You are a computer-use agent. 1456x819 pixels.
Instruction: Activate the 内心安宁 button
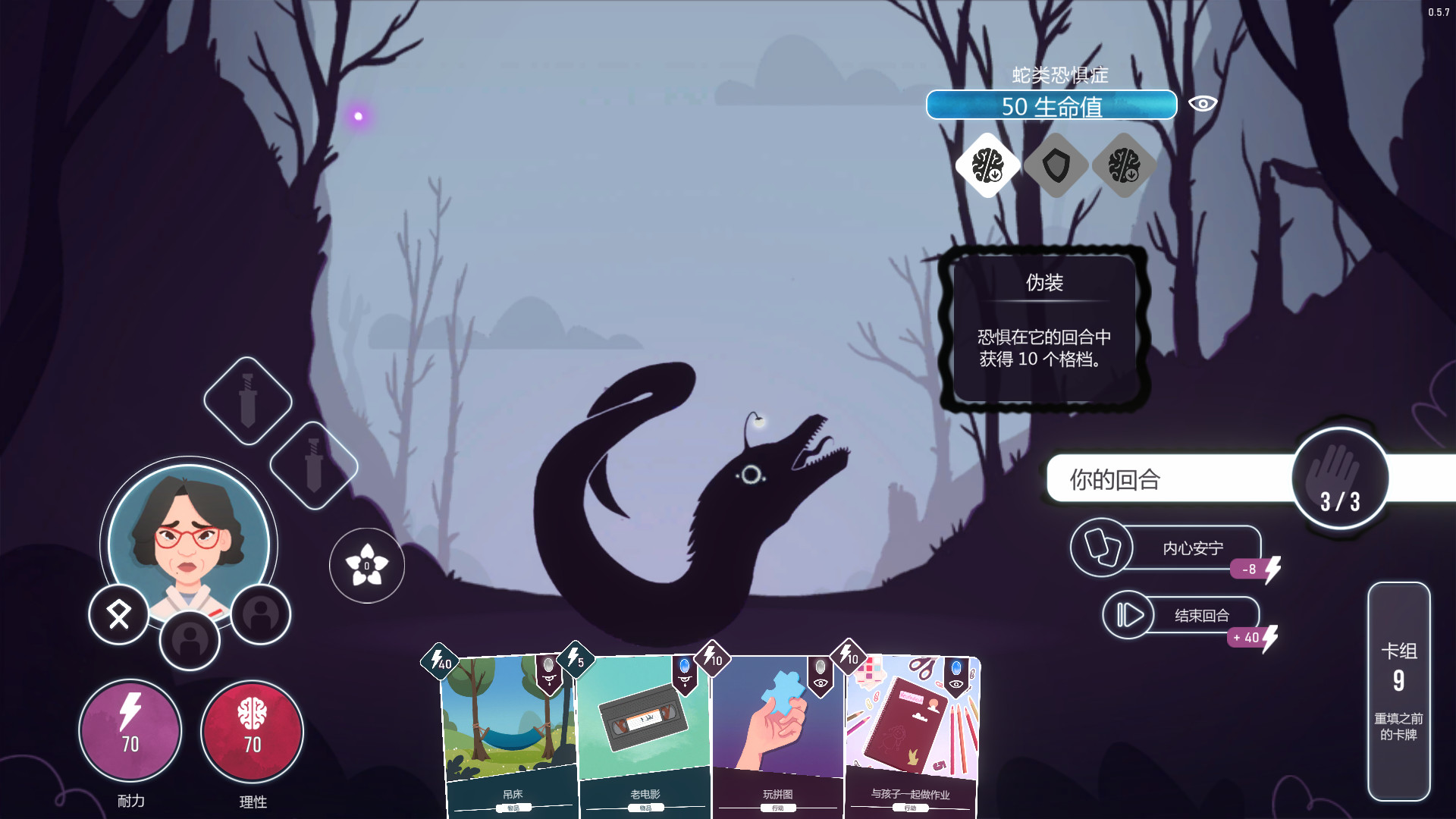click(1168, 548)
